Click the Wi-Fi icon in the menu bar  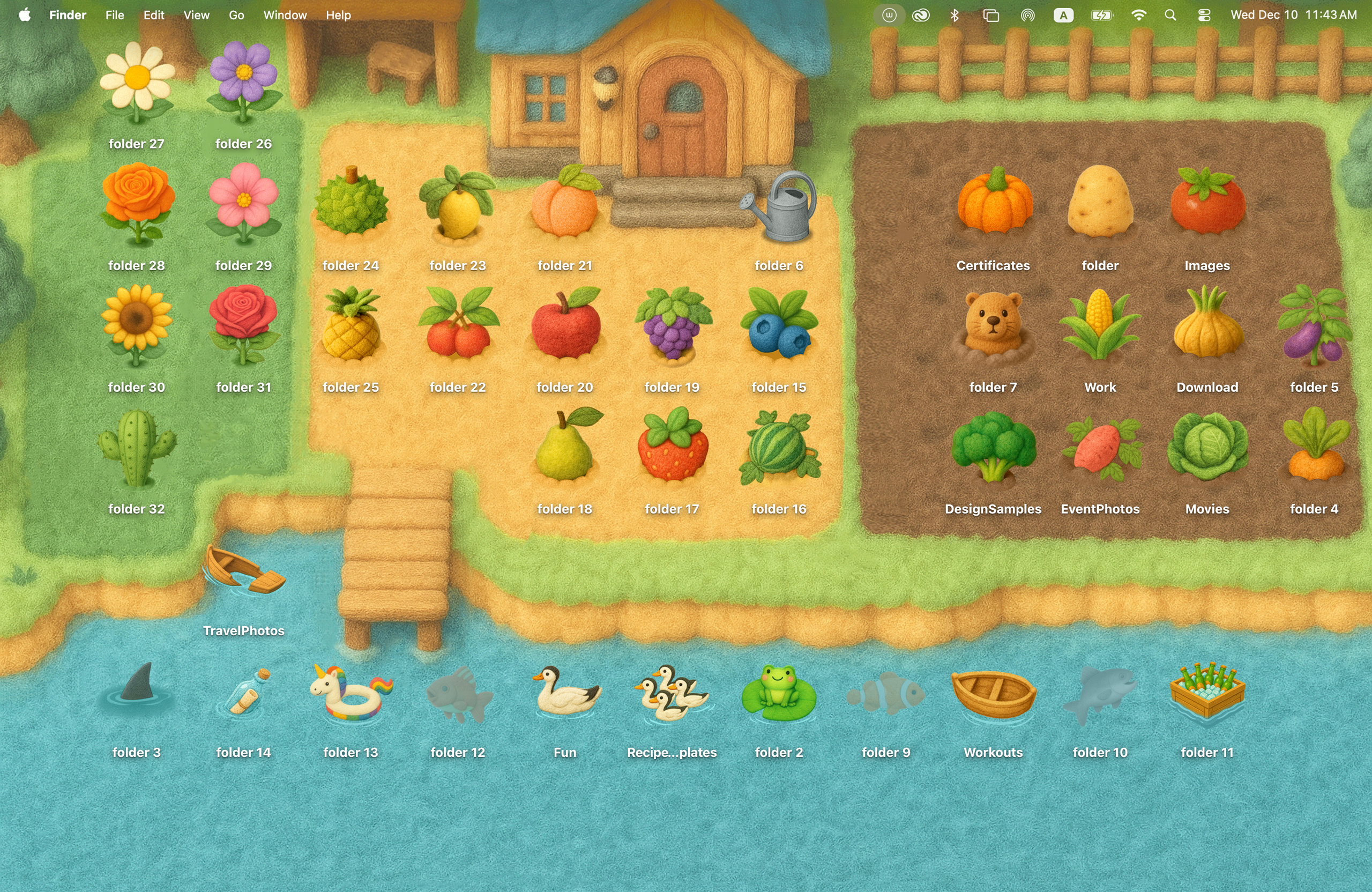(1138, 15)
